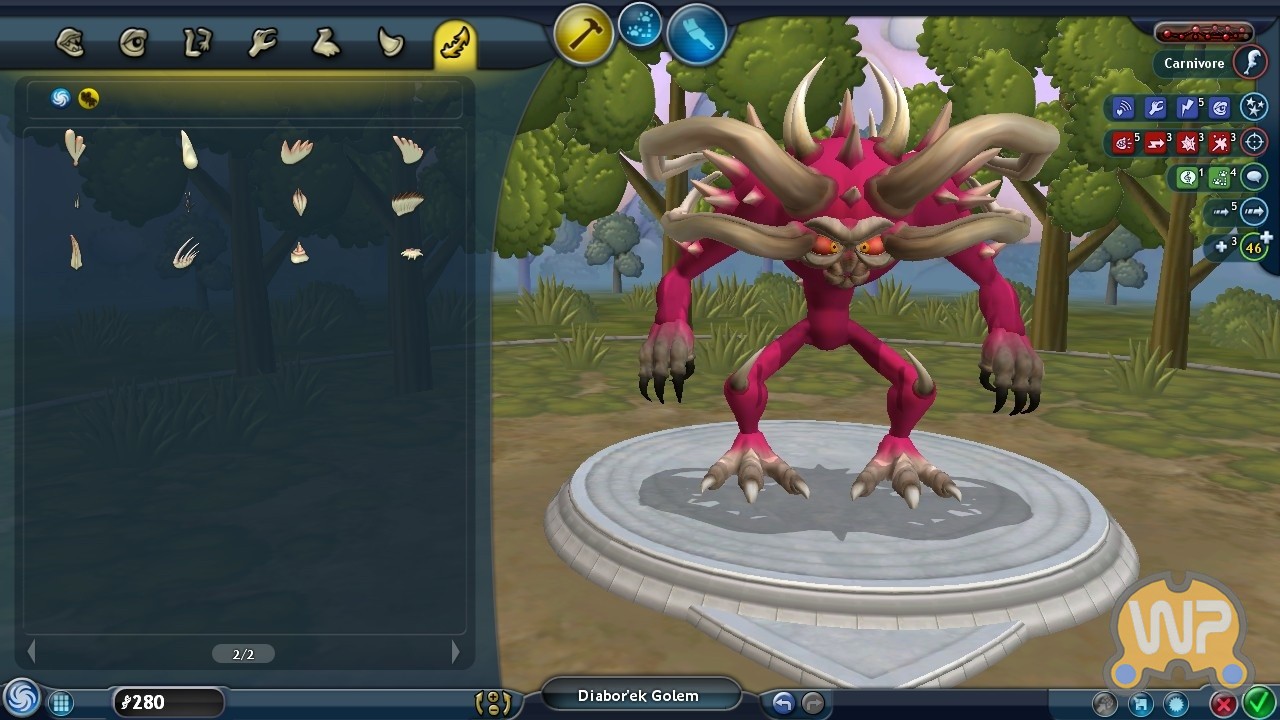The image size is (1280, 720).
Task: Open the mouths parts tab
Action: (x=70, y=43)
